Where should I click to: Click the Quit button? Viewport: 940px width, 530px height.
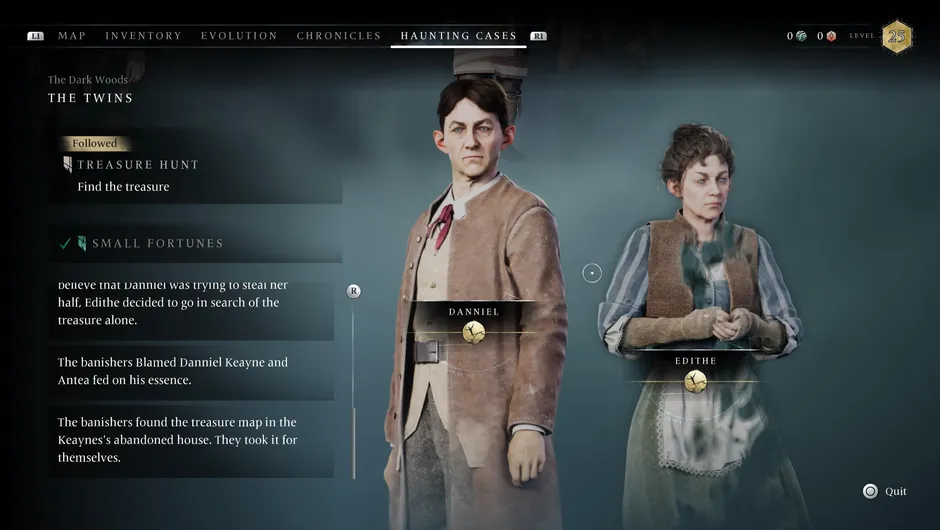(x=886, y=491)
